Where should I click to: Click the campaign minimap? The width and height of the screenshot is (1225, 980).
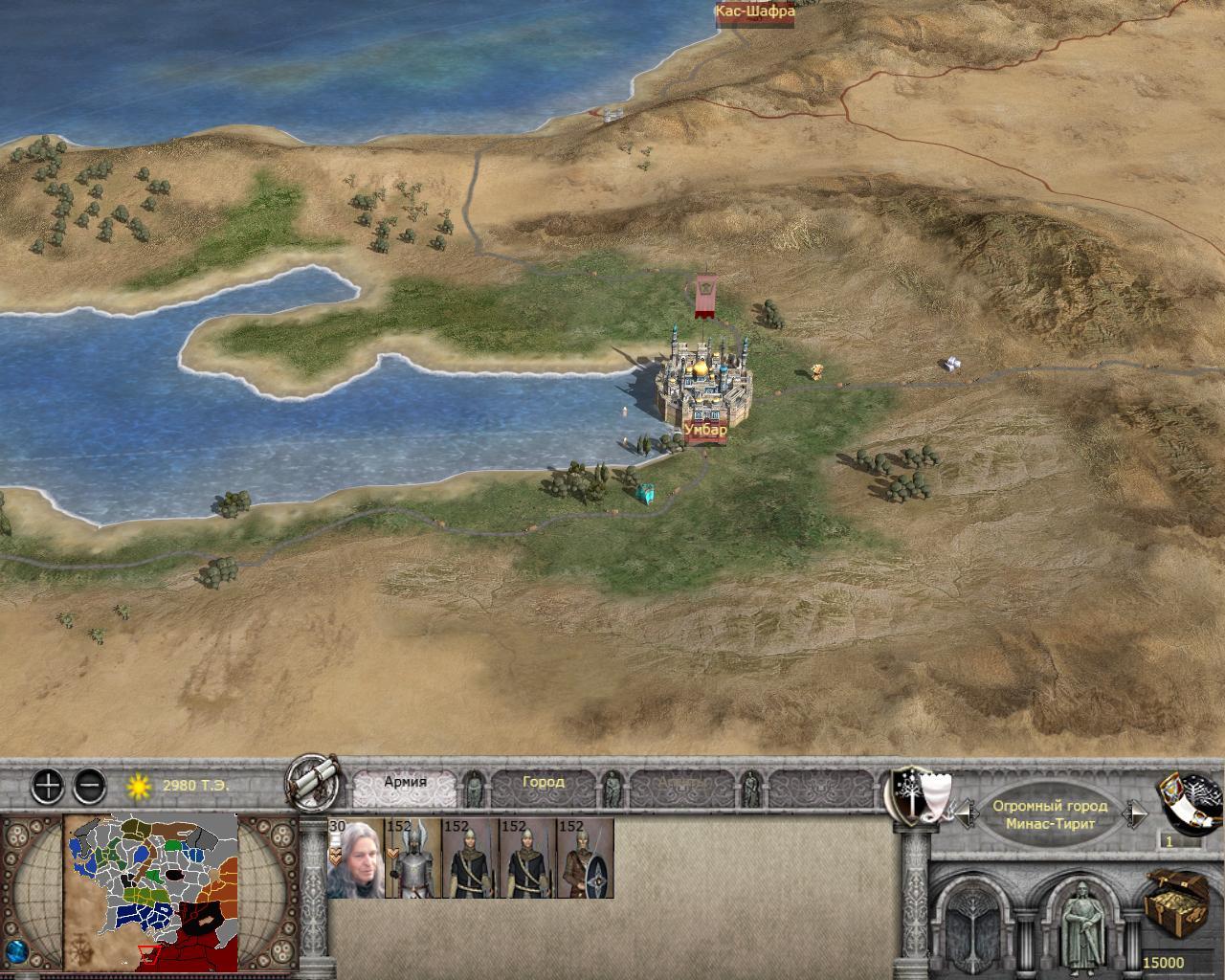point(151,892)
